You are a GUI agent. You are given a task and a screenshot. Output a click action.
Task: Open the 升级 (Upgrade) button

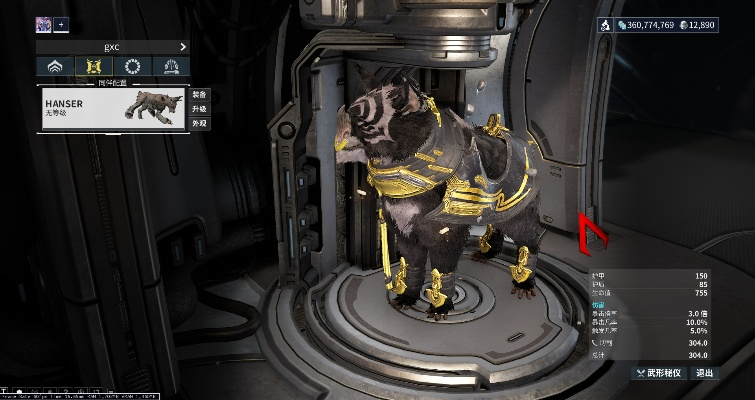[198, 109]
